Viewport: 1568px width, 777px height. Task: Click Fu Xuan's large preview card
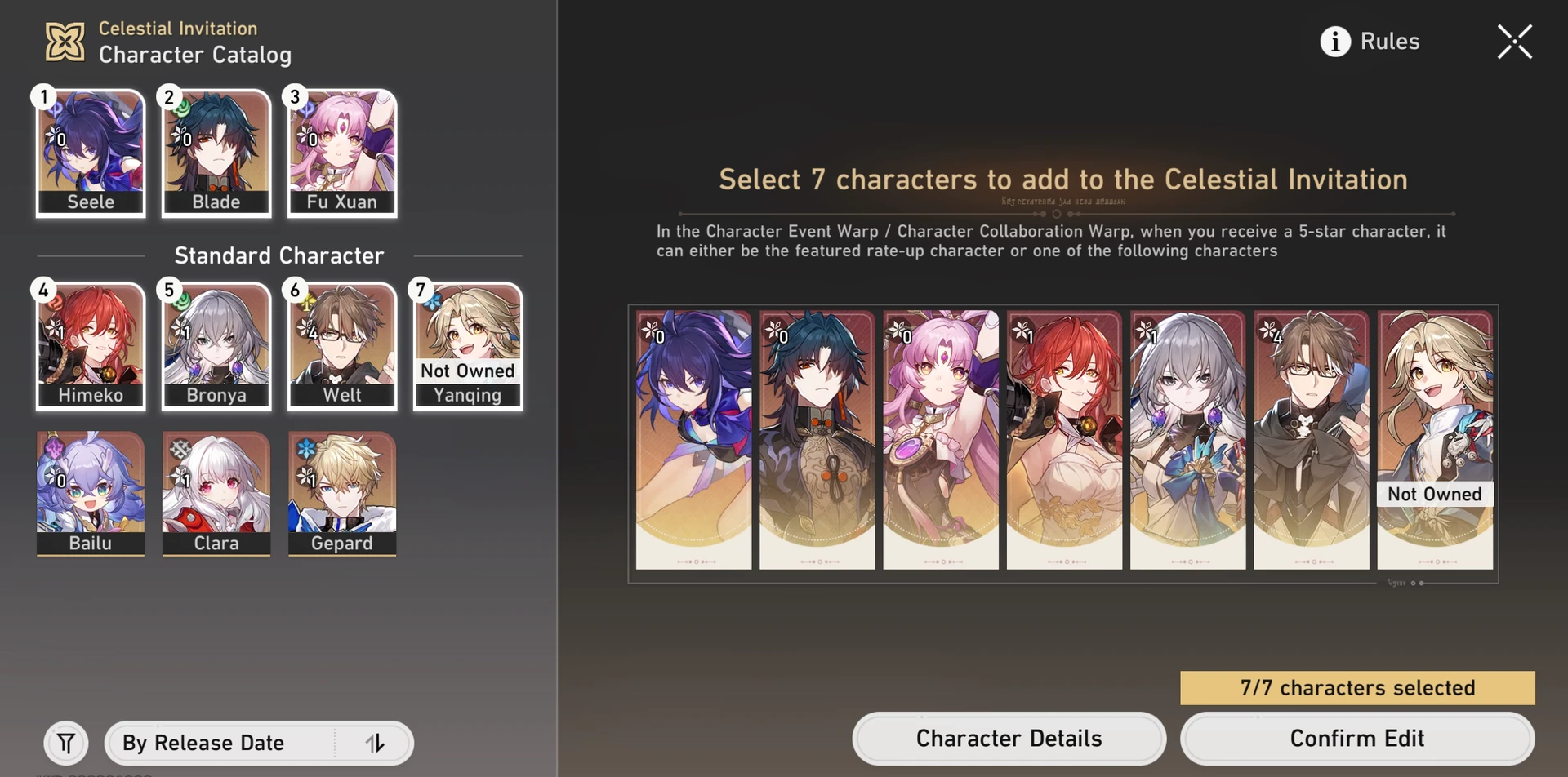pyautogui.click(x=941, y=441)
